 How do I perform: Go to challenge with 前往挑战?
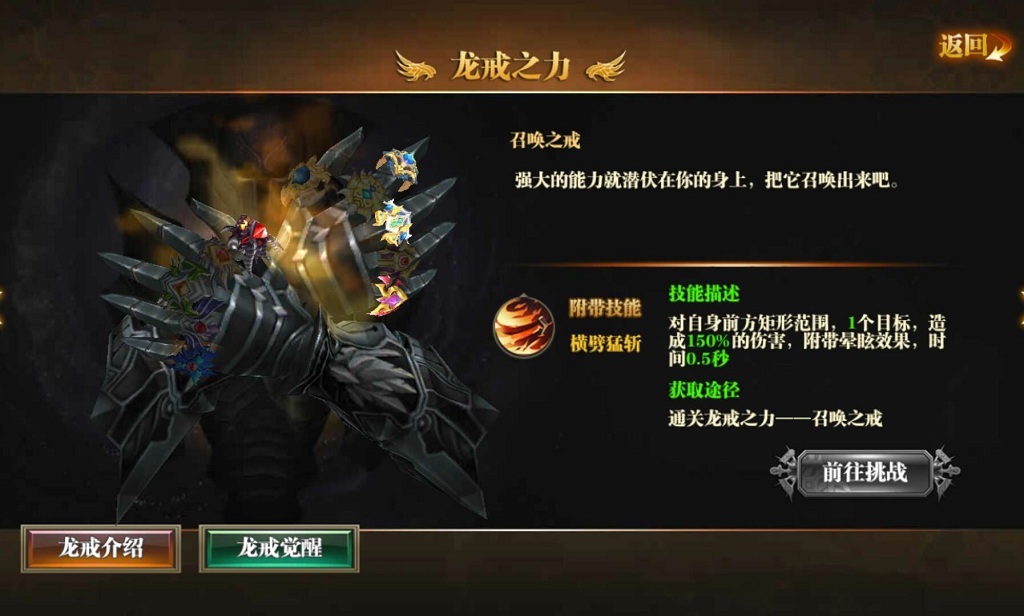(864, 473)
